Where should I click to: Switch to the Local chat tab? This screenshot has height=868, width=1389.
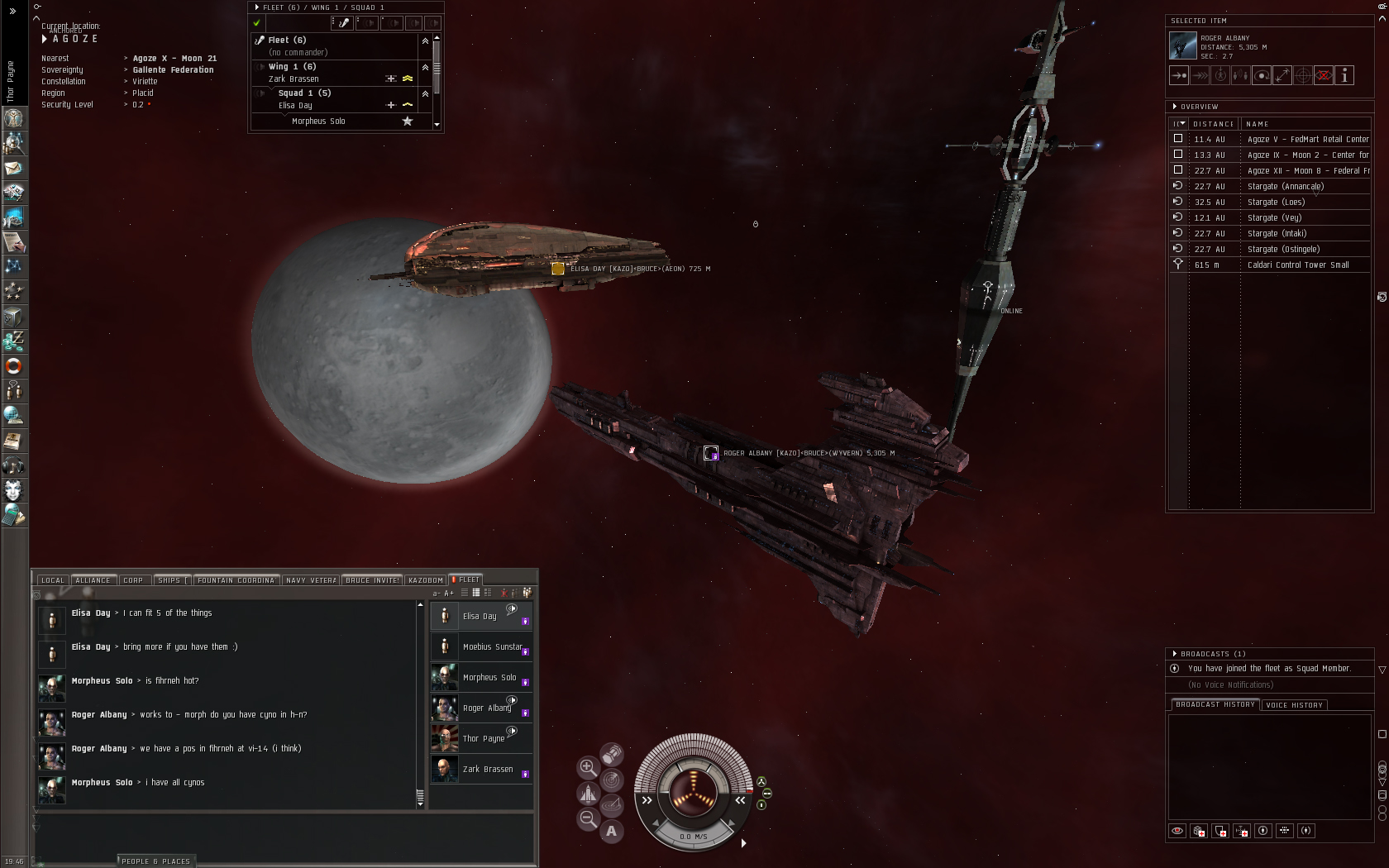tap(53, 580)
